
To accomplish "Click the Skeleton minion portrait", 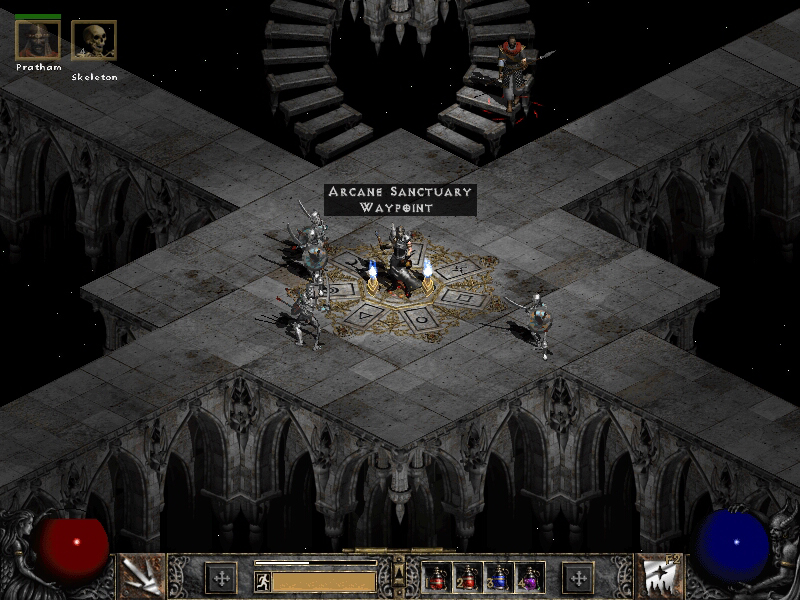I will click(x=94, y=41).
